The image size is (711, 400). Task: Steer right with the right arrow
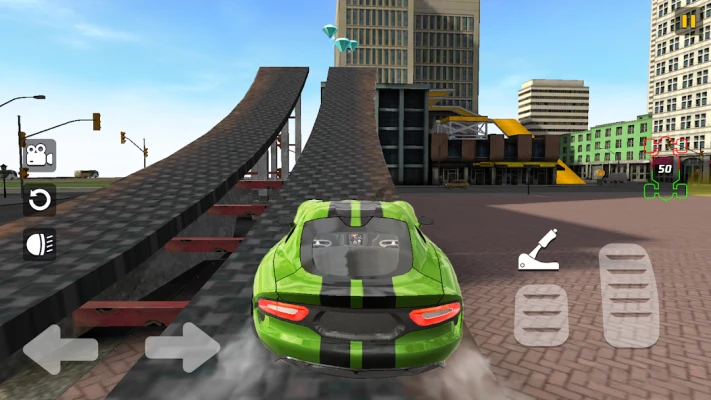182,348
